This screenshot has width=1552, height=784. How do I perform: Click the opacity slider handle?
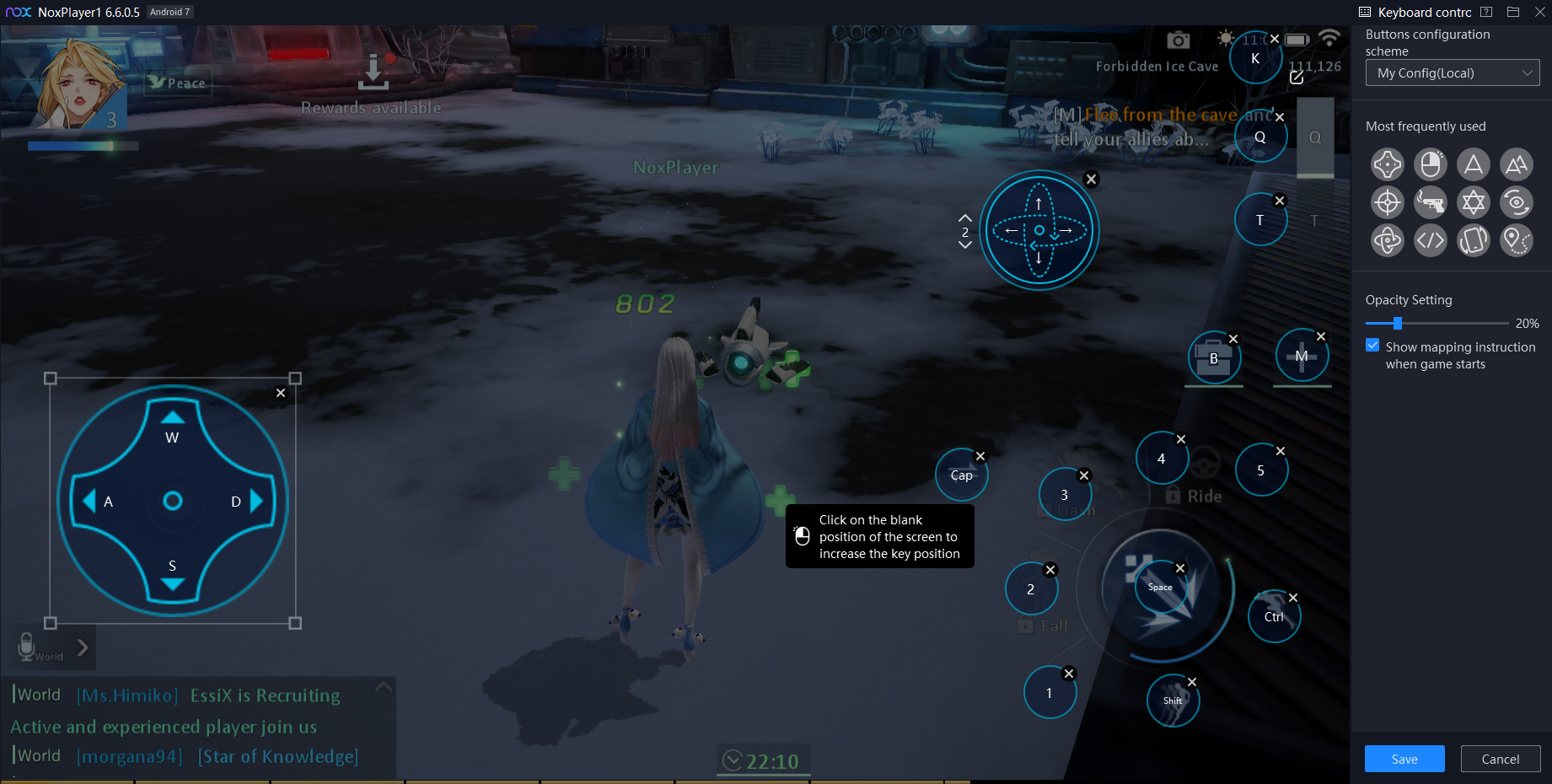tap(1397, 323)
